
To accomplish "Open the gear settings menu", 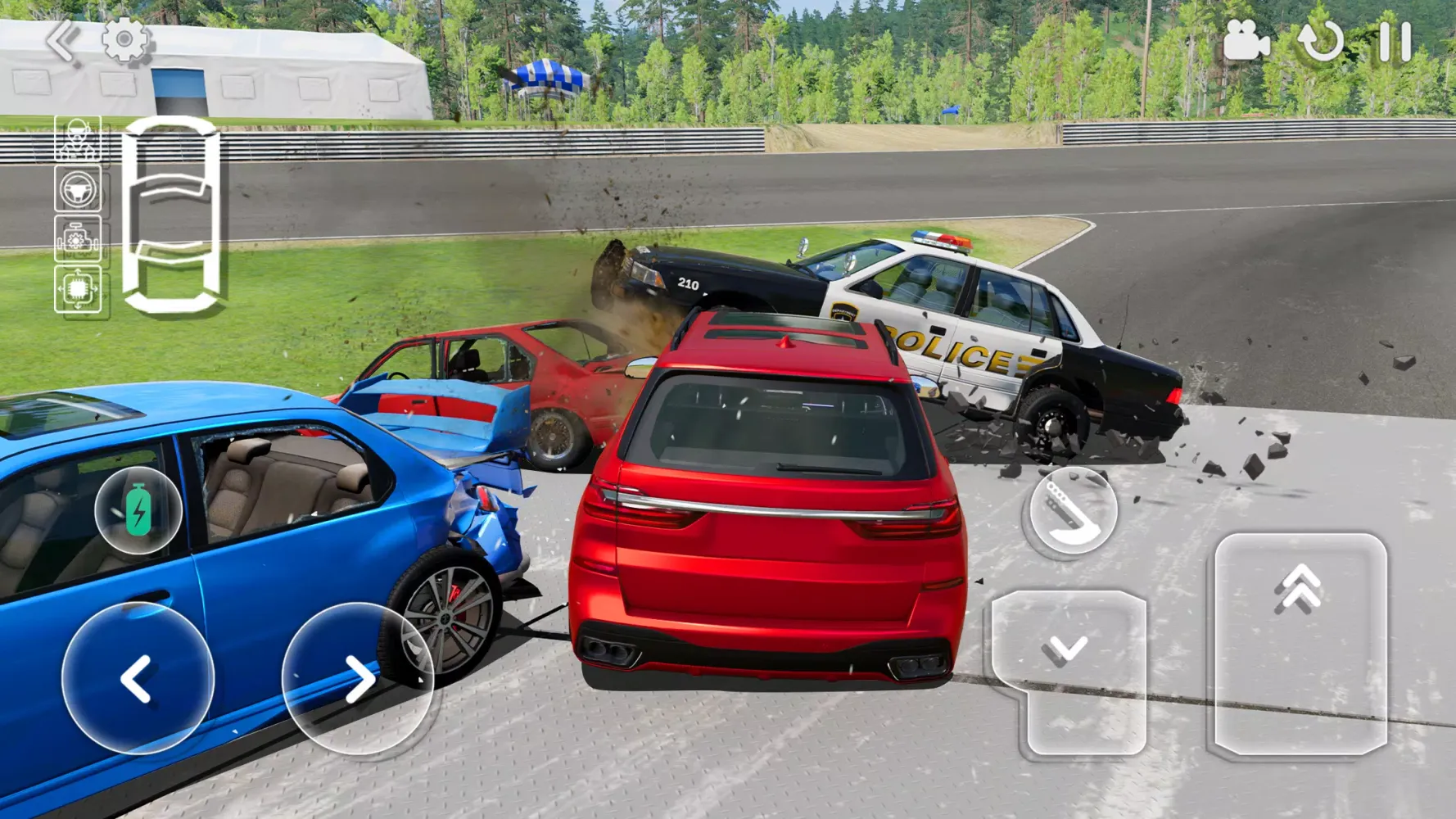I will tap(125, 39).
